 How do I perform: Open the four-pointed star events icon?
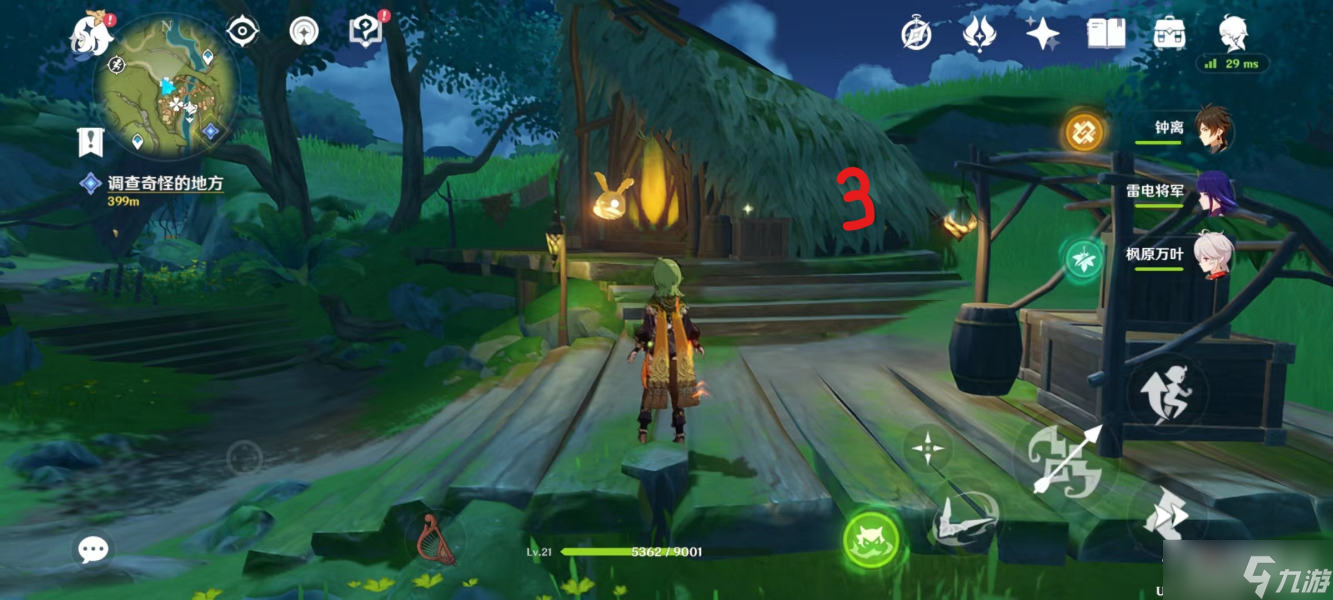pyautogui.click(x=1042, y=34)
